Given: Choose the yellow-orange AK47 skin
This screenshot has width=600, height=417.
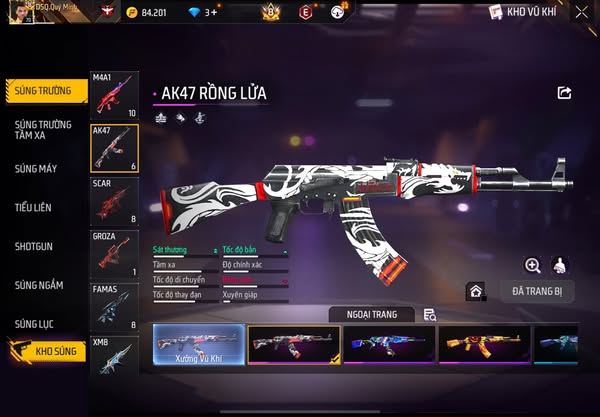Looking at the screenshot, I should 484,344.
